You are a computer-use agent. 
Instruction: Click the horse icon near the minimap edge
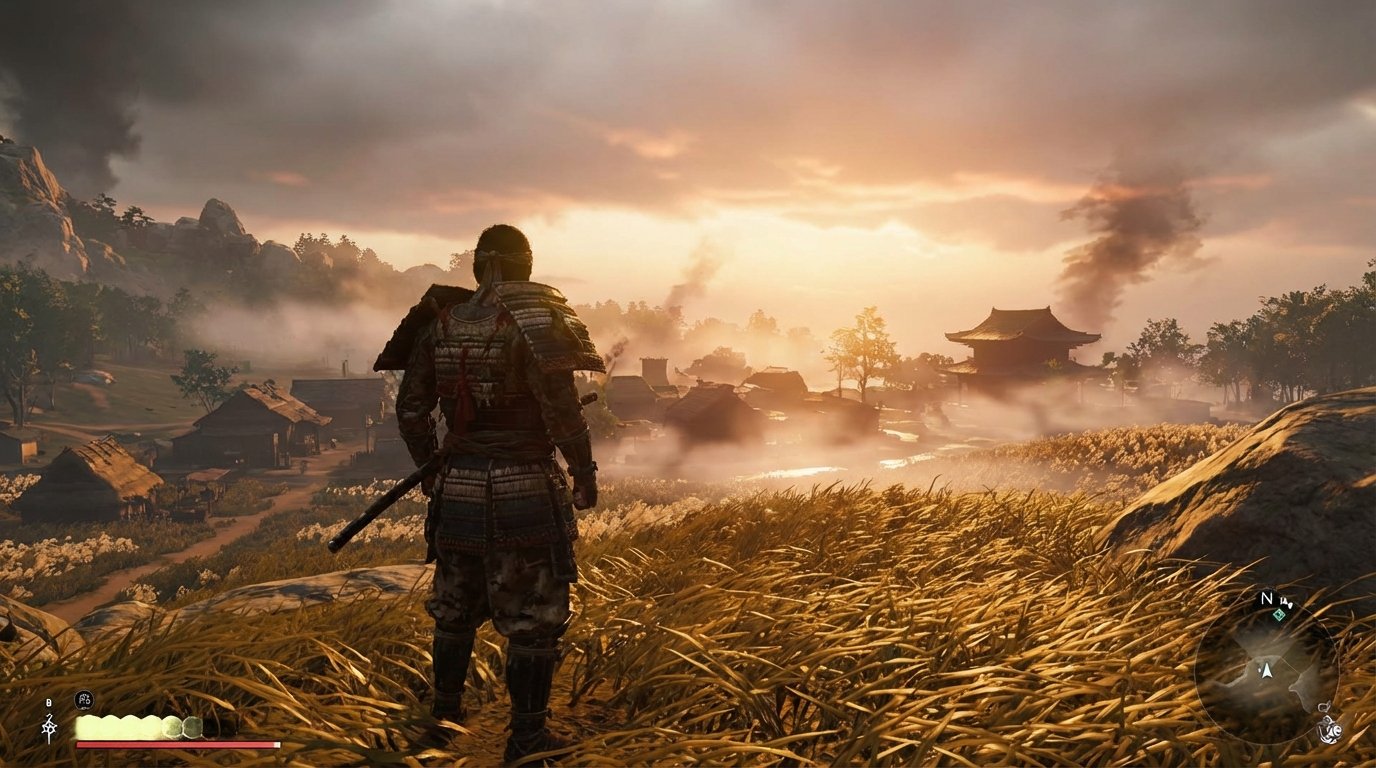(1330, 731)
